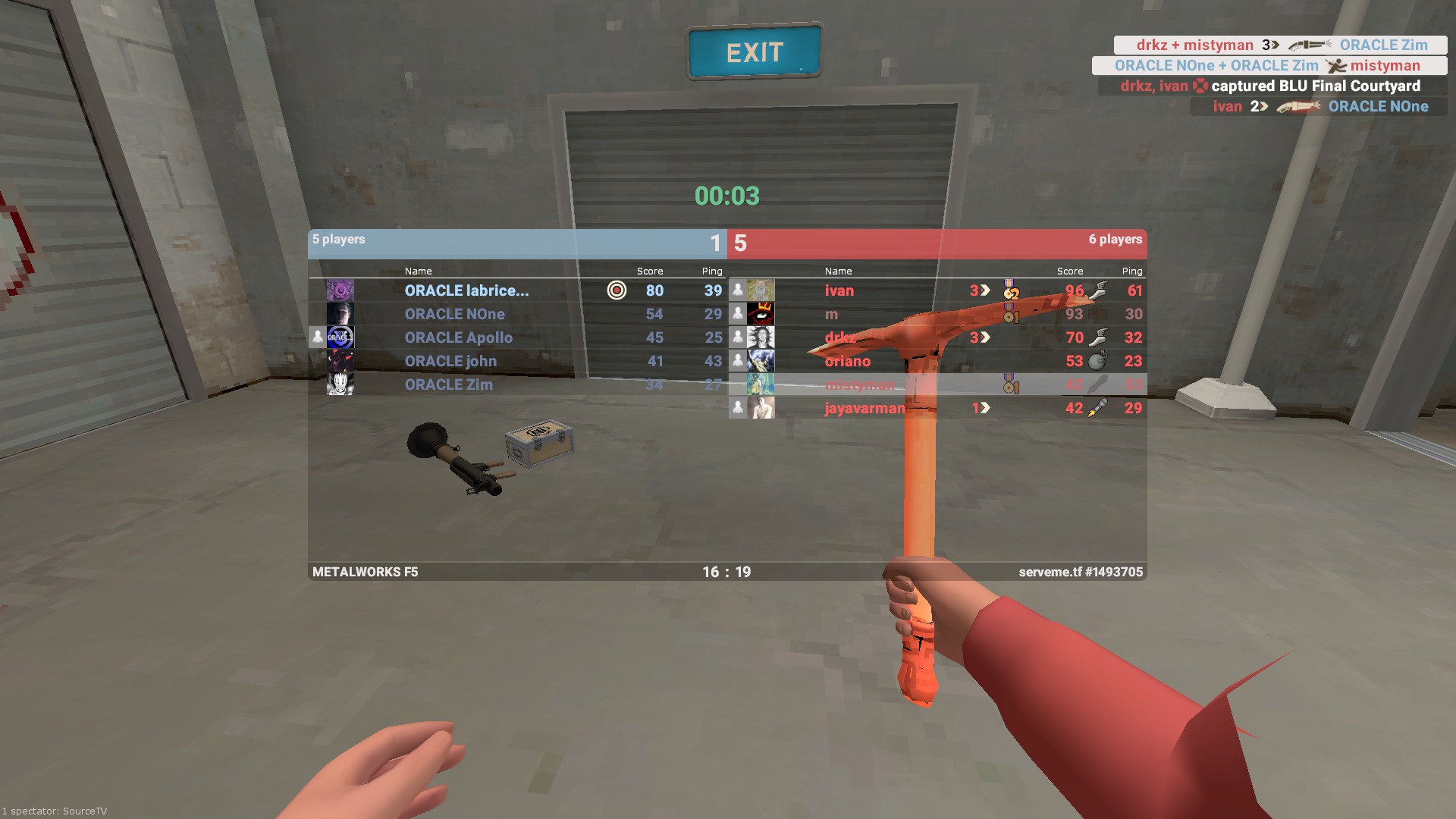1456x819 pixels.
Task: Click ivan's avatar picture
Action: (761, 290)
